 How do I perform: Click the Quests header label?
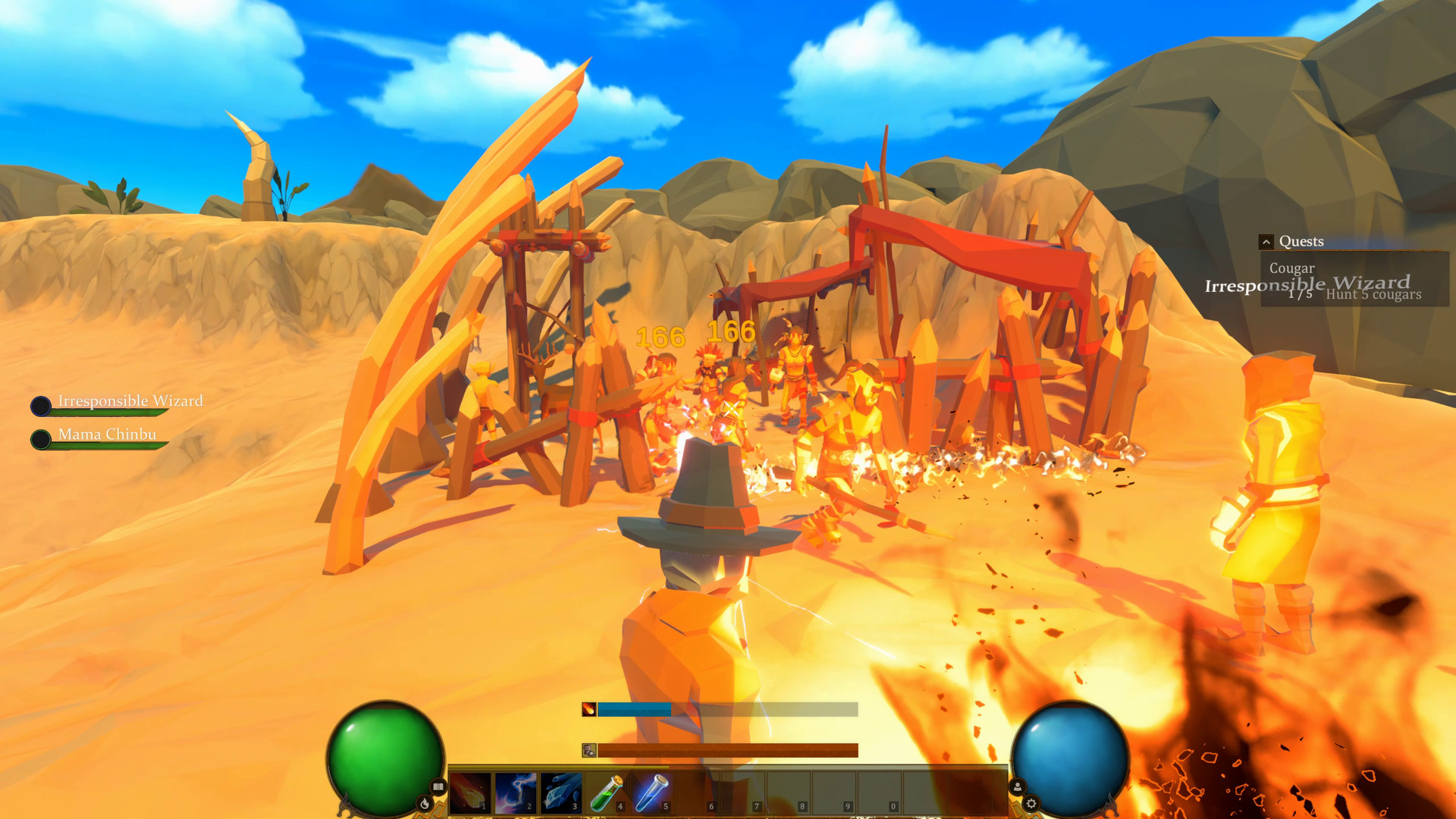coord(1301,241)
